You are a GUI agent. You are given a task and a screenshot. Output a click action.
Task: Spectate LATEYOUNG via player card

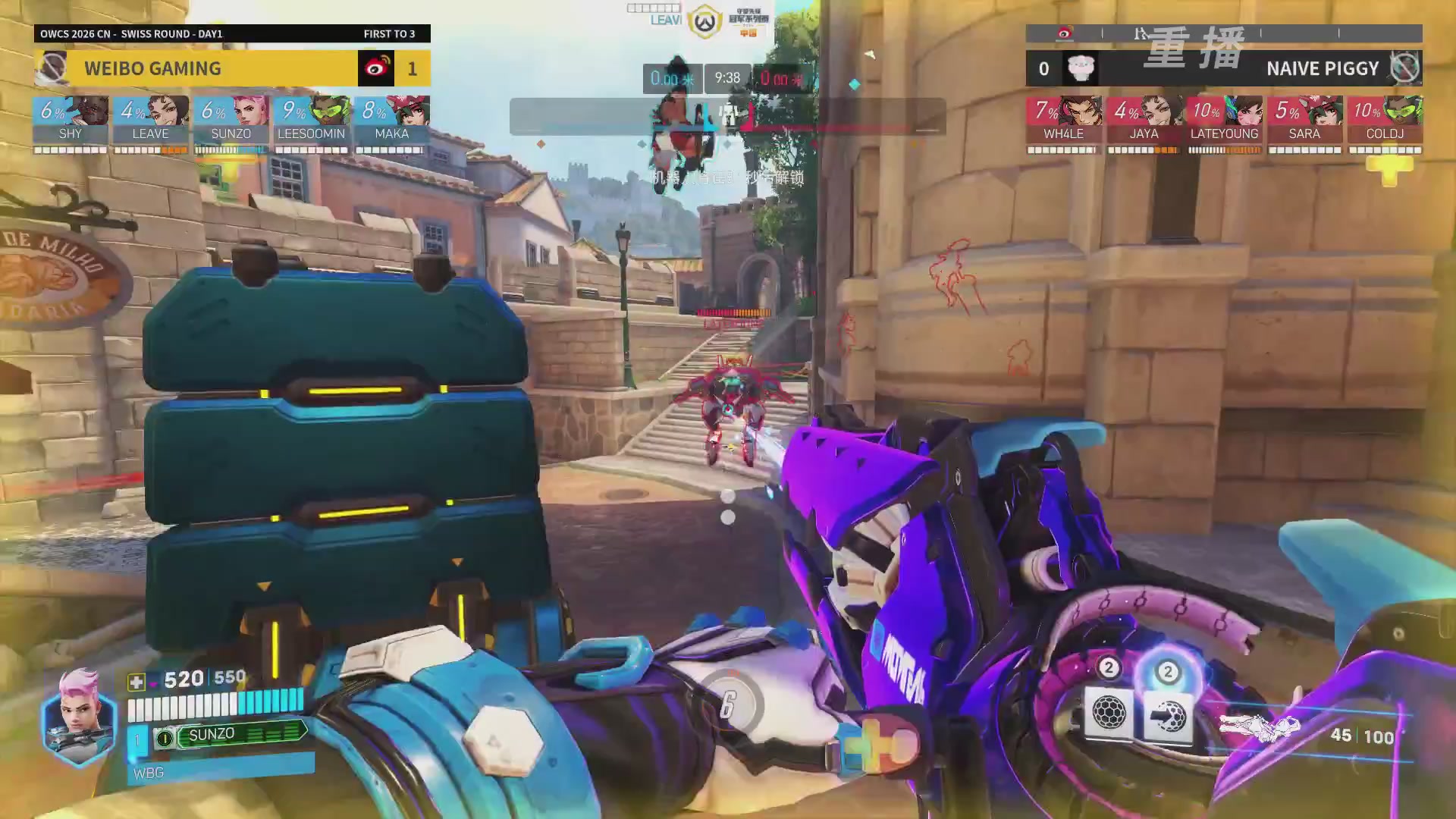(1225, 121)
